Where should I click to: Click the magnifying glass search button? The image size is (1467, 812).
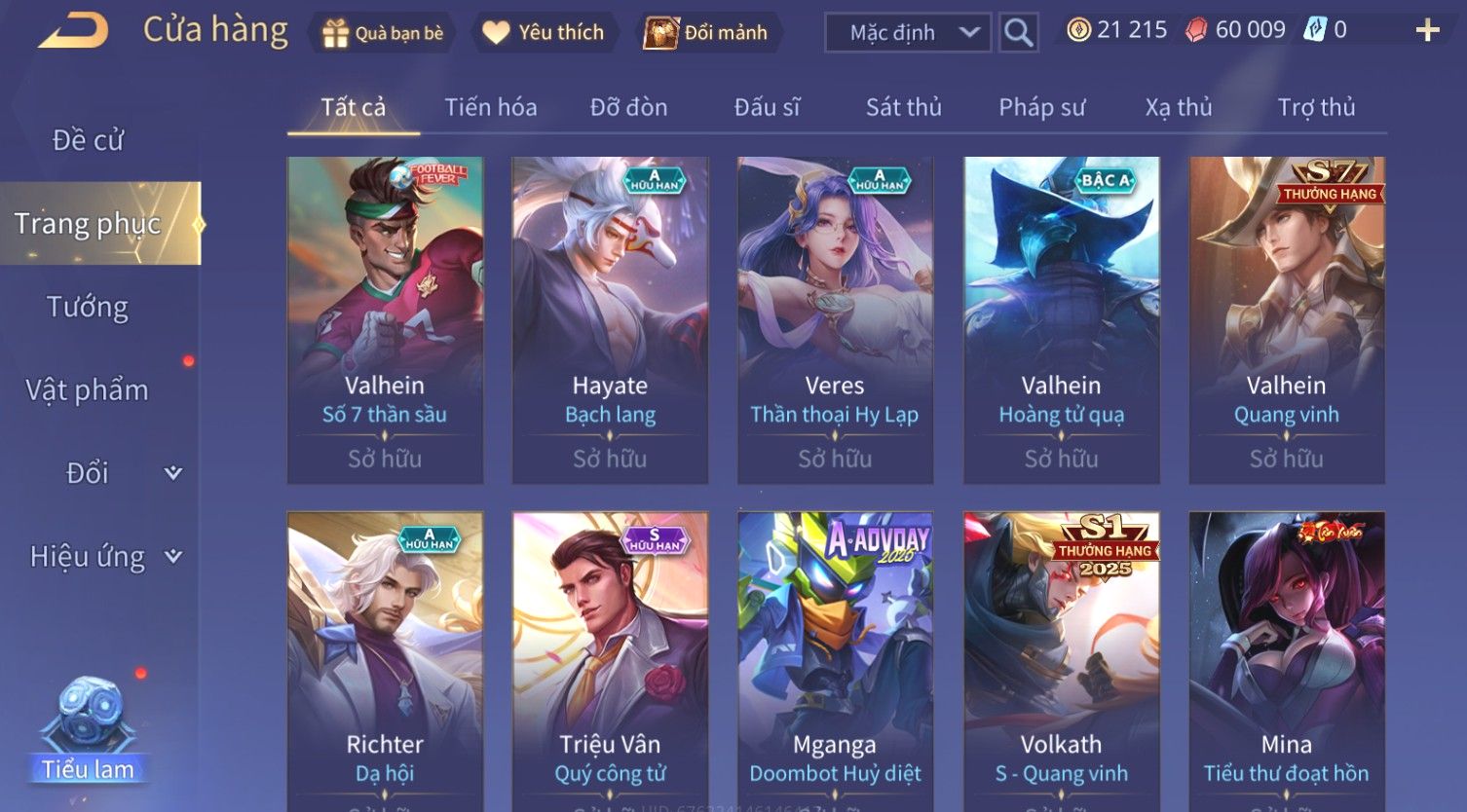1018,33
